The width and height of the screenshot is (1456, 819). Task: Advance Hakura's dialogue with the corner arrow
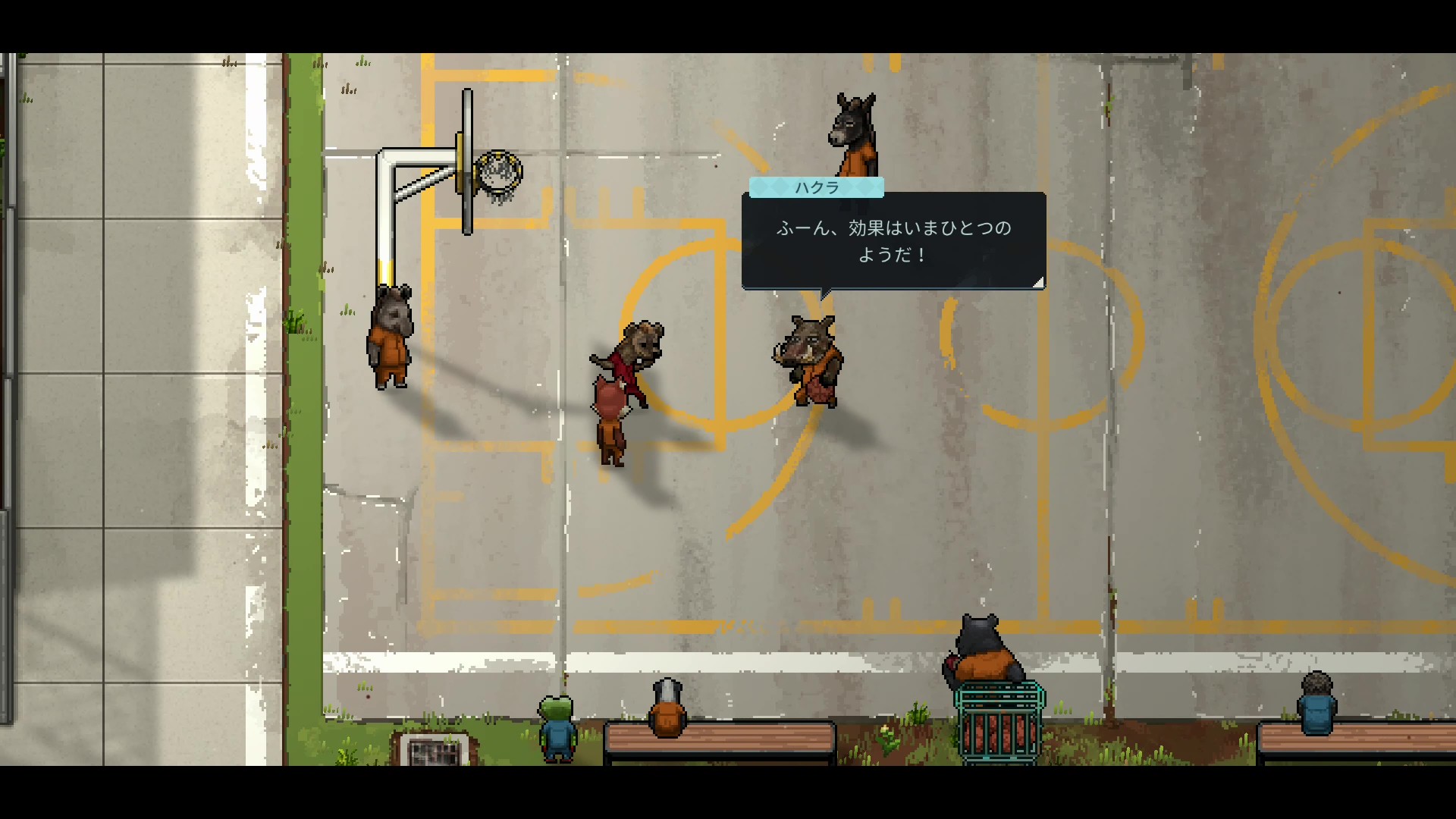pyautogui.click(x=1038, y=282)
